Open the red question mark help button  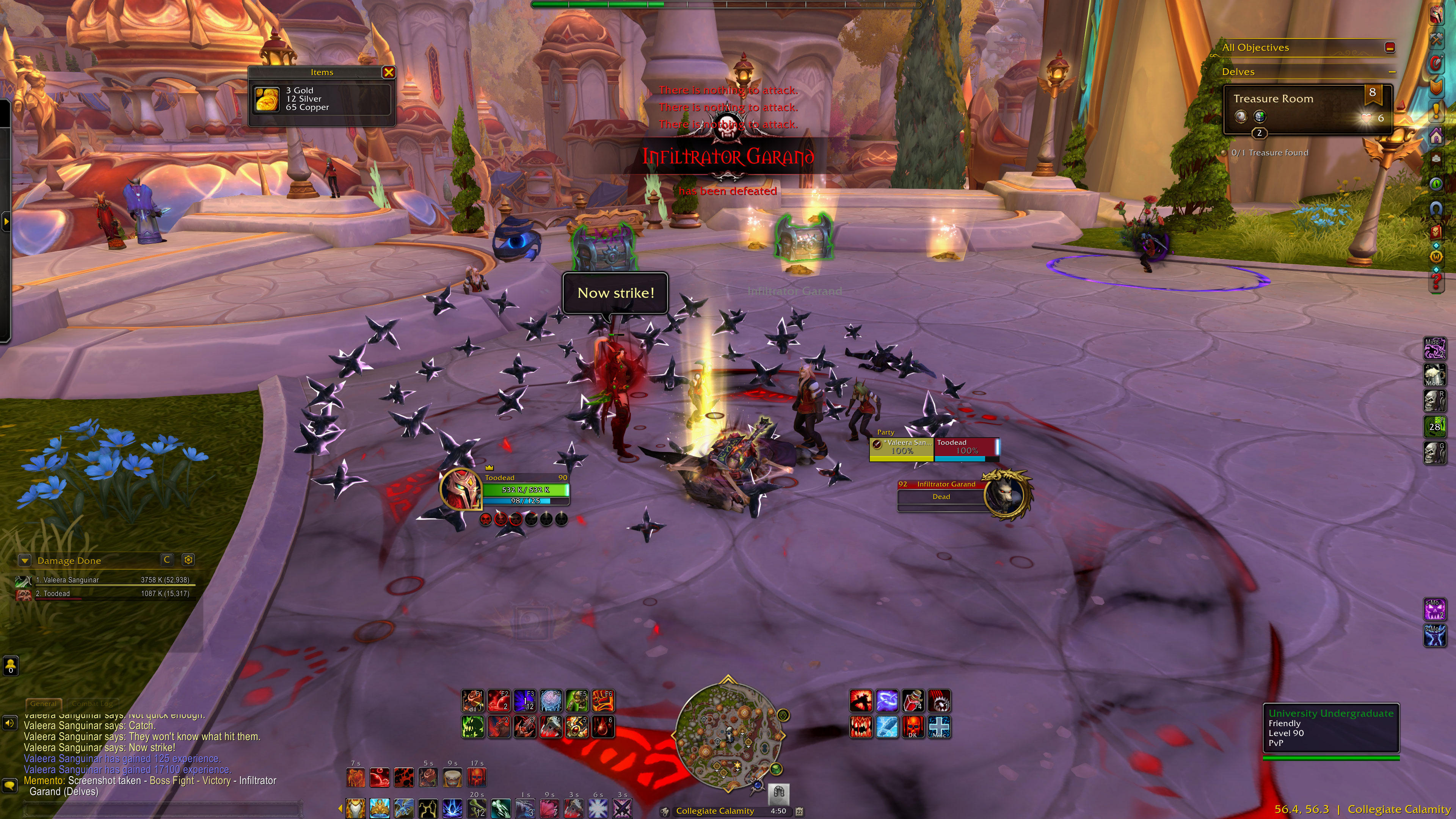[x=1436, y=281]
